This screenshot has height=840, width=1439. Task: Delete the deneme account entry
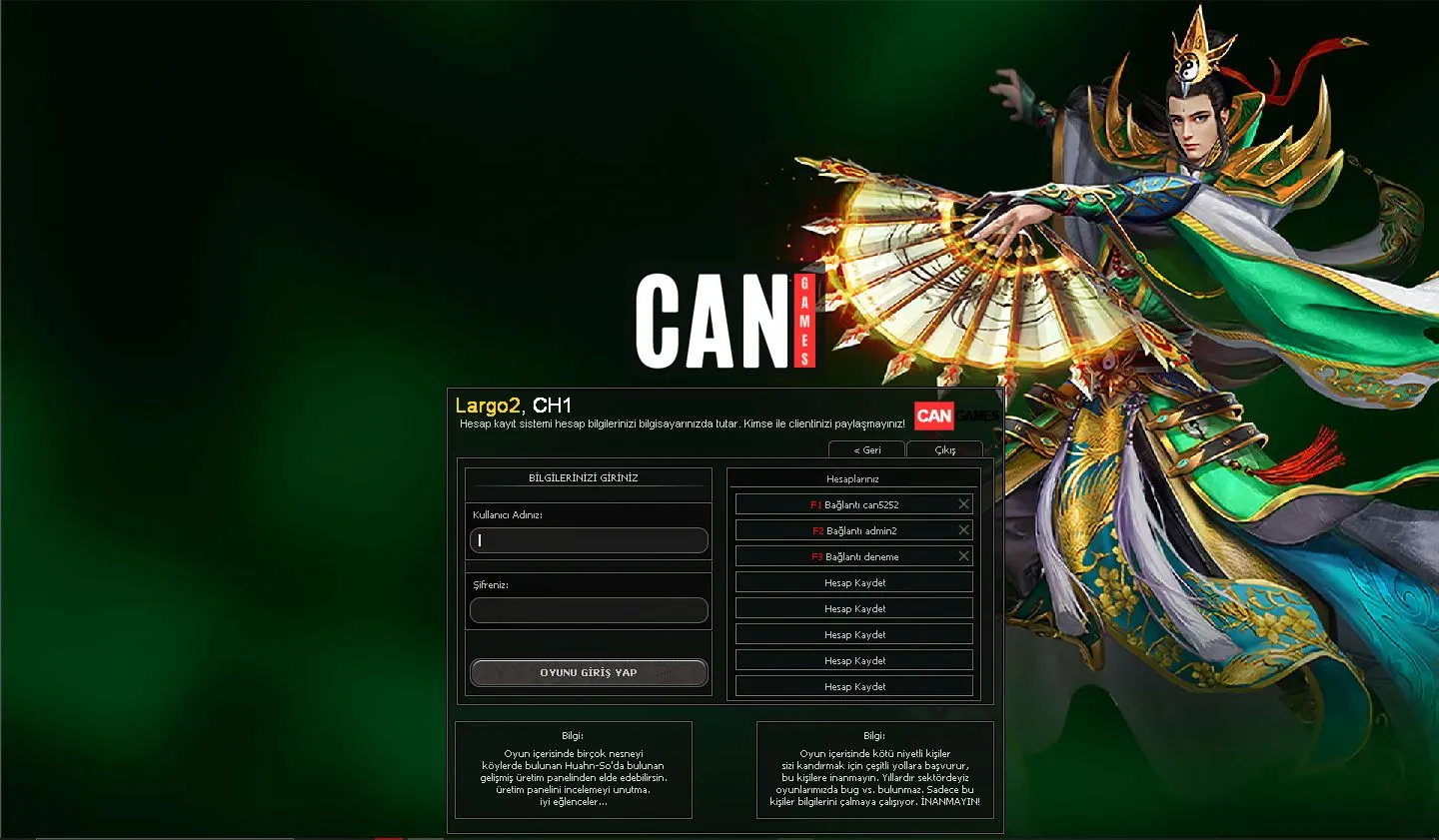(963, 556)
